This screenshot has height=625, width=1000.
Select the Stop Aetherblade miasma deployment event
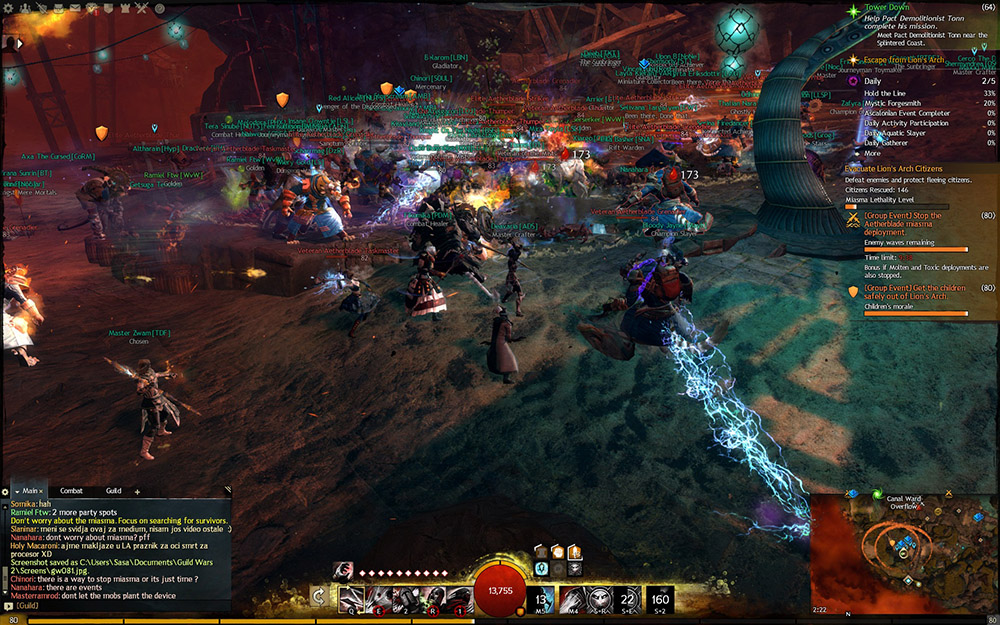pos(903,221)
